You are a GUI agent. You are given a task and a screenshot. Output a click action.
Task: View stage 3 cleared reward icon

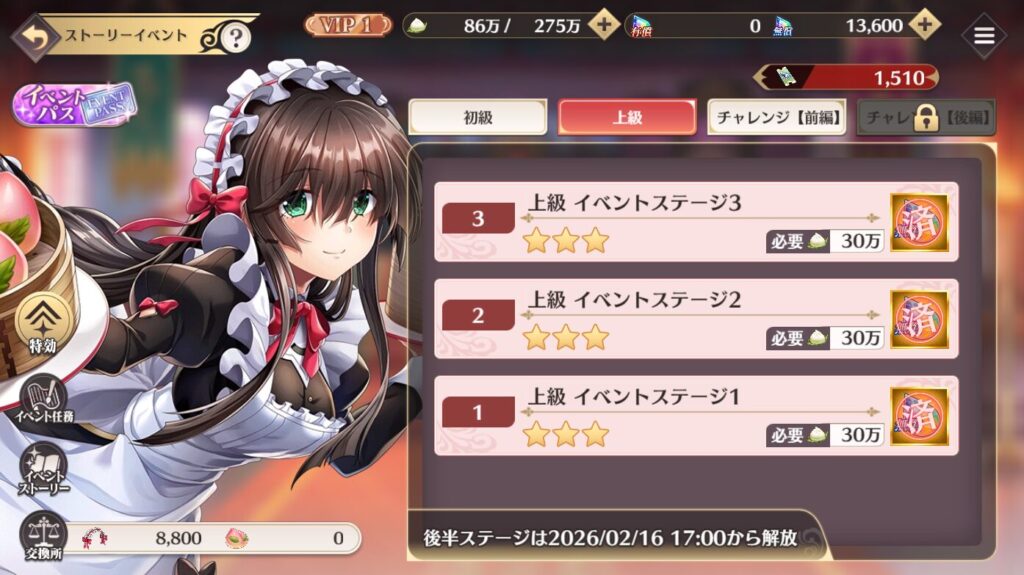[x=920, y=221]
